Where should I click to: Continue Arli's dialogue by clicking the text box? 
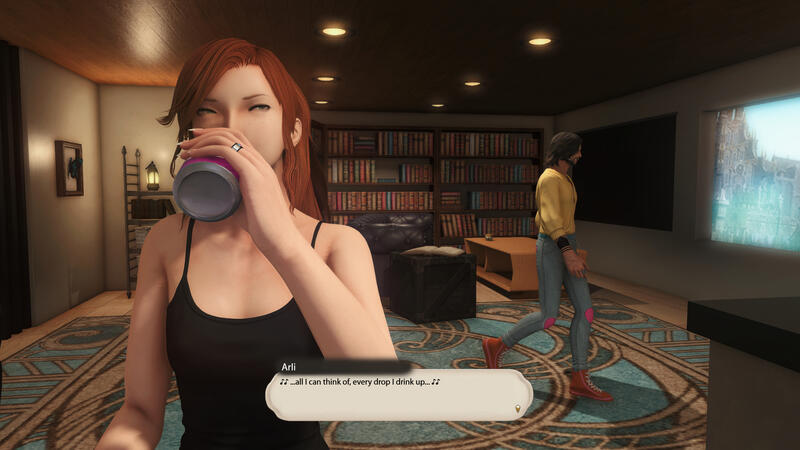pyautogui.click(x=398, y=395)
